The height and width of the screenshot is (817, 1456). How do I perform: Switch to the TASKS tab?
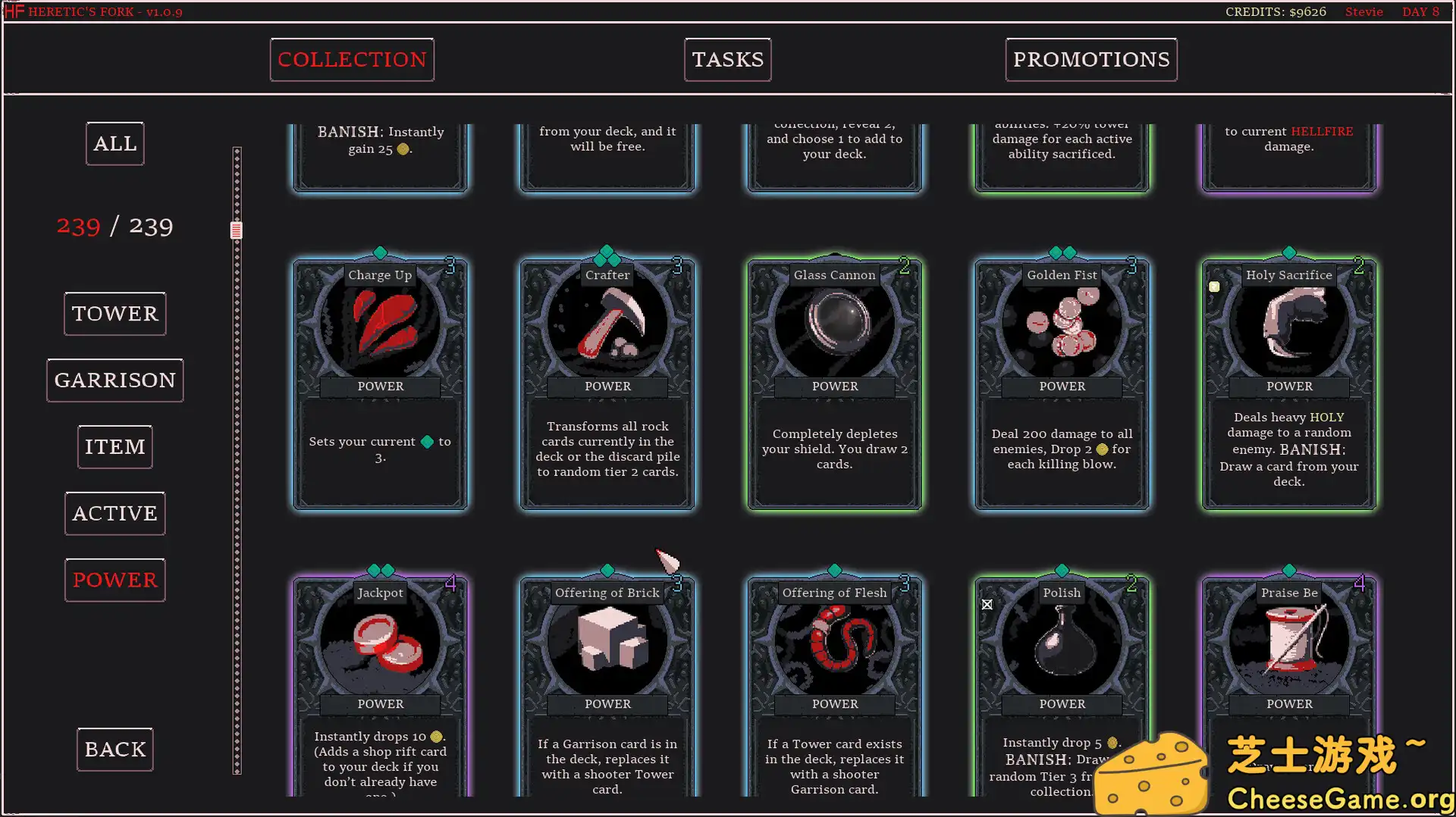pyautogui.click(x=726, y=59)
